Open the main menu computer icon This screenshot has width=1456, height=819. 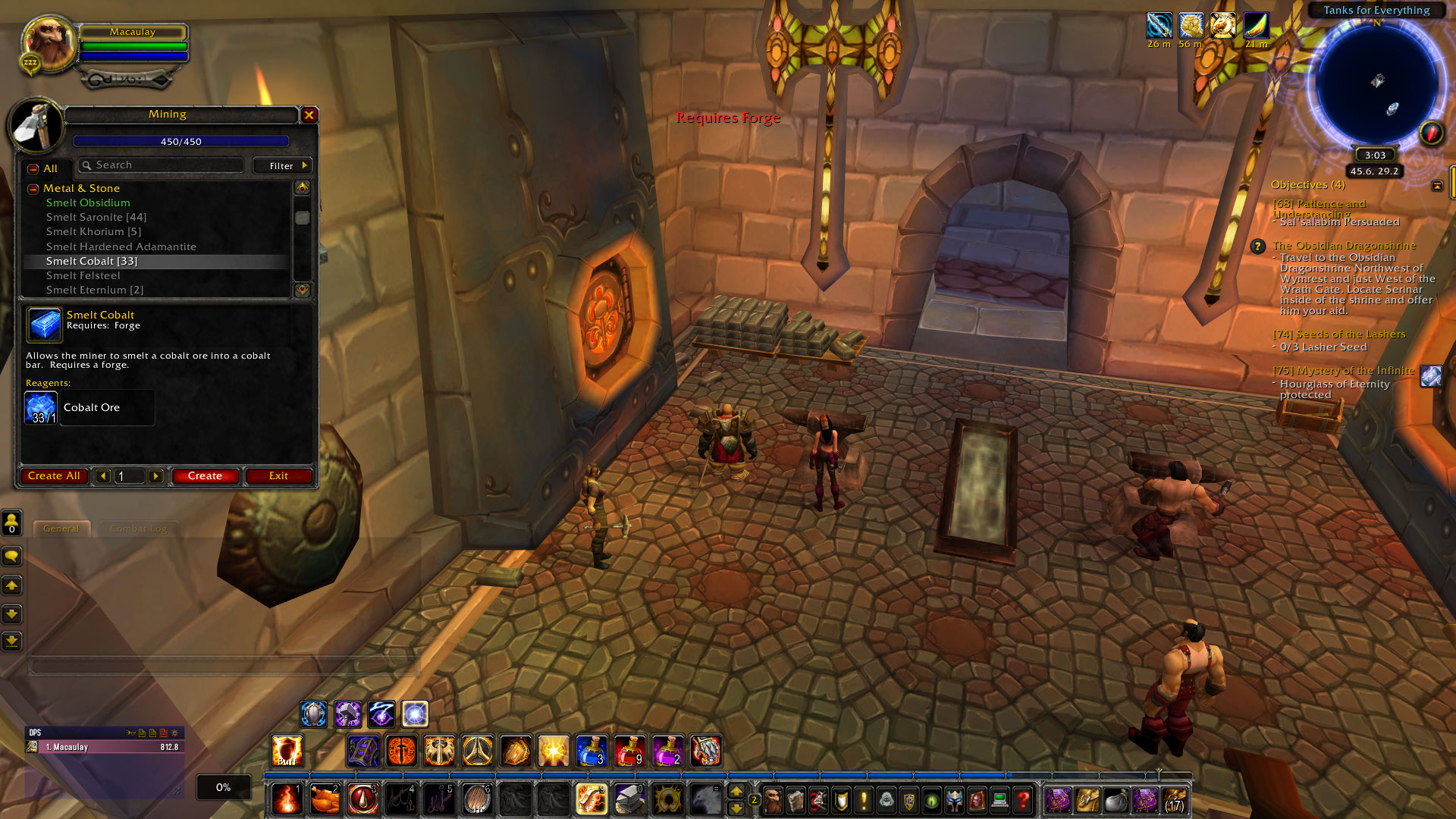click(999, 800)
